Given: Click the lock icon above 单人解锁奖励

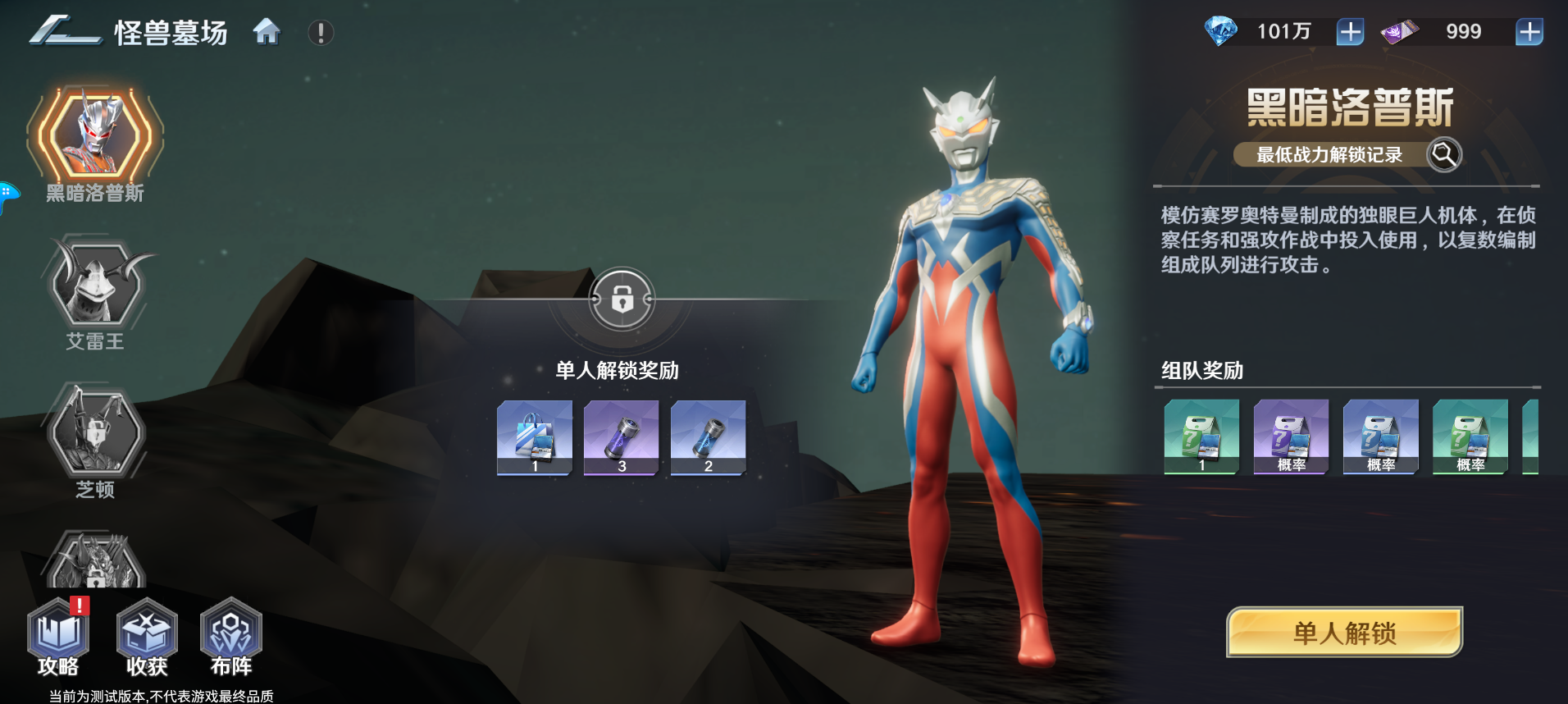Looking at the screenshot, I should (622, 299).
